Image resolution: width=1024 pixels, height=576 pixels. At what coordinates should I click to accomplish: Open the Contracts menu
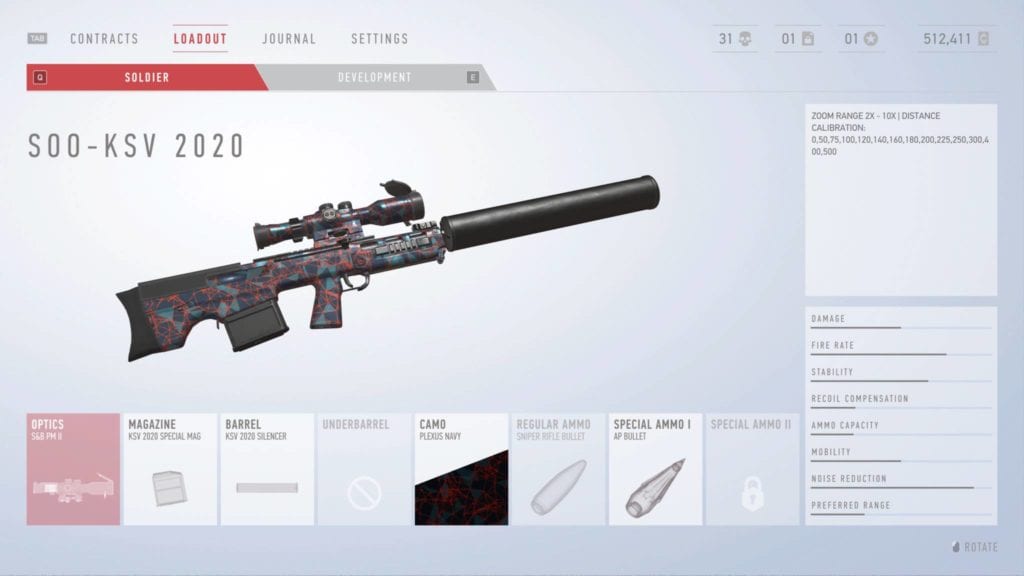tap(104, 39)
